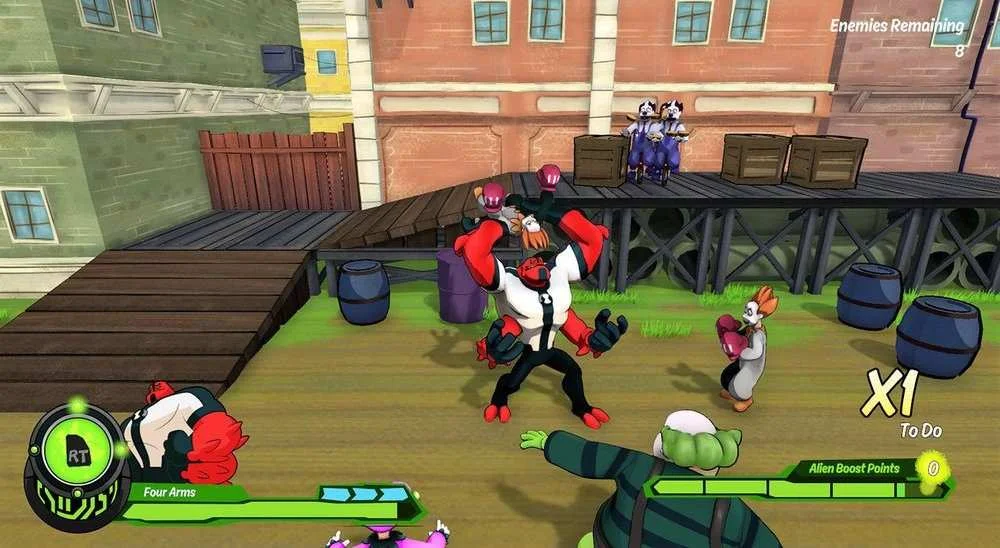The image size is (1000, 548).
Task: Activate the green Omnitrix dial
Action: tap(76, 455)
